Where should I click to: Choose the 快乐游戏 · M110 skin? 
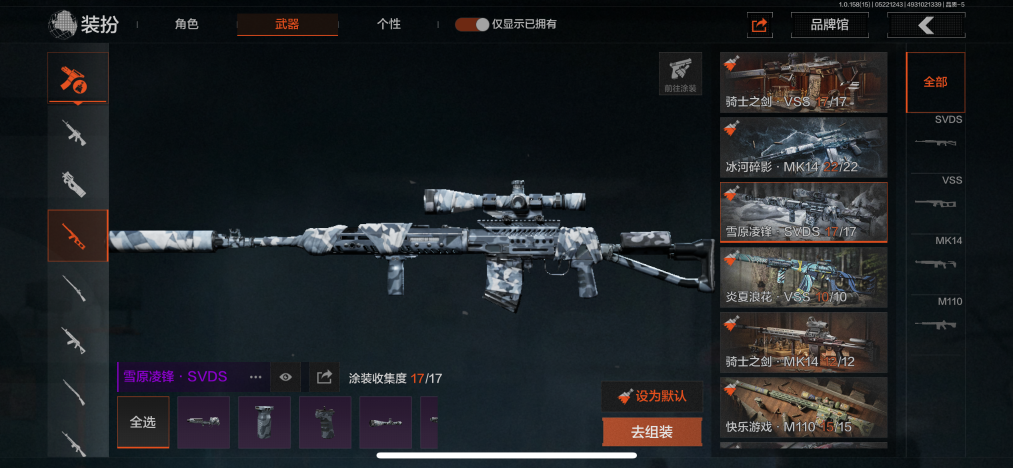coord(803,406)
